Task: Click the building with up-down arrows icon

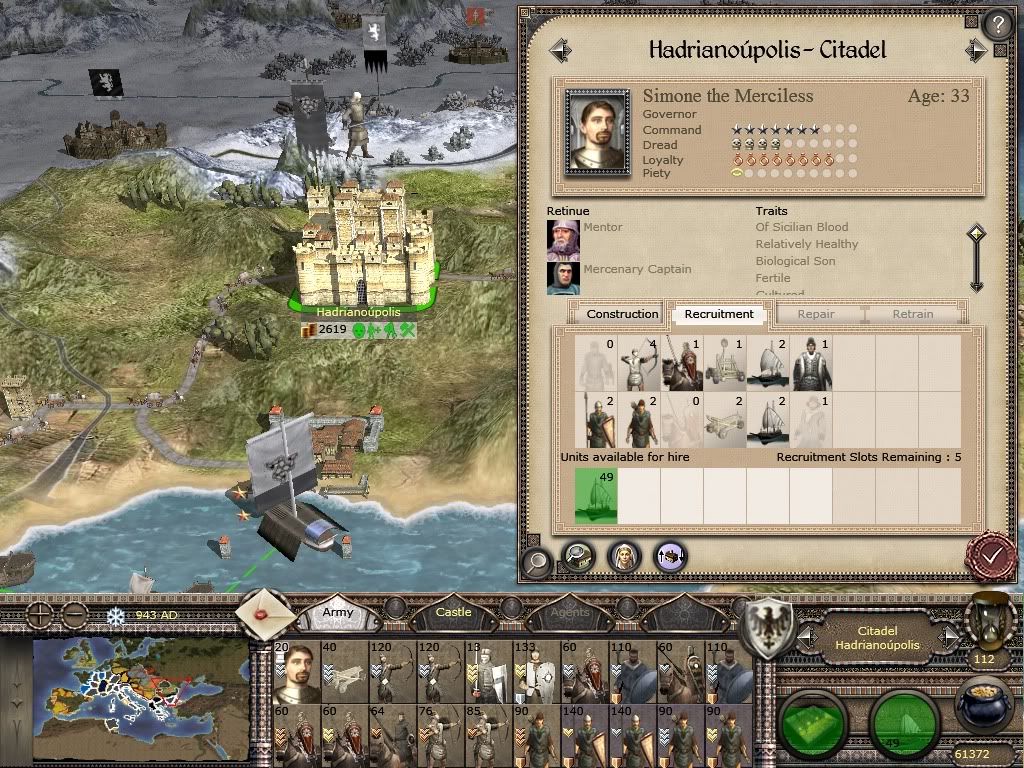Action: coord(669,556)
